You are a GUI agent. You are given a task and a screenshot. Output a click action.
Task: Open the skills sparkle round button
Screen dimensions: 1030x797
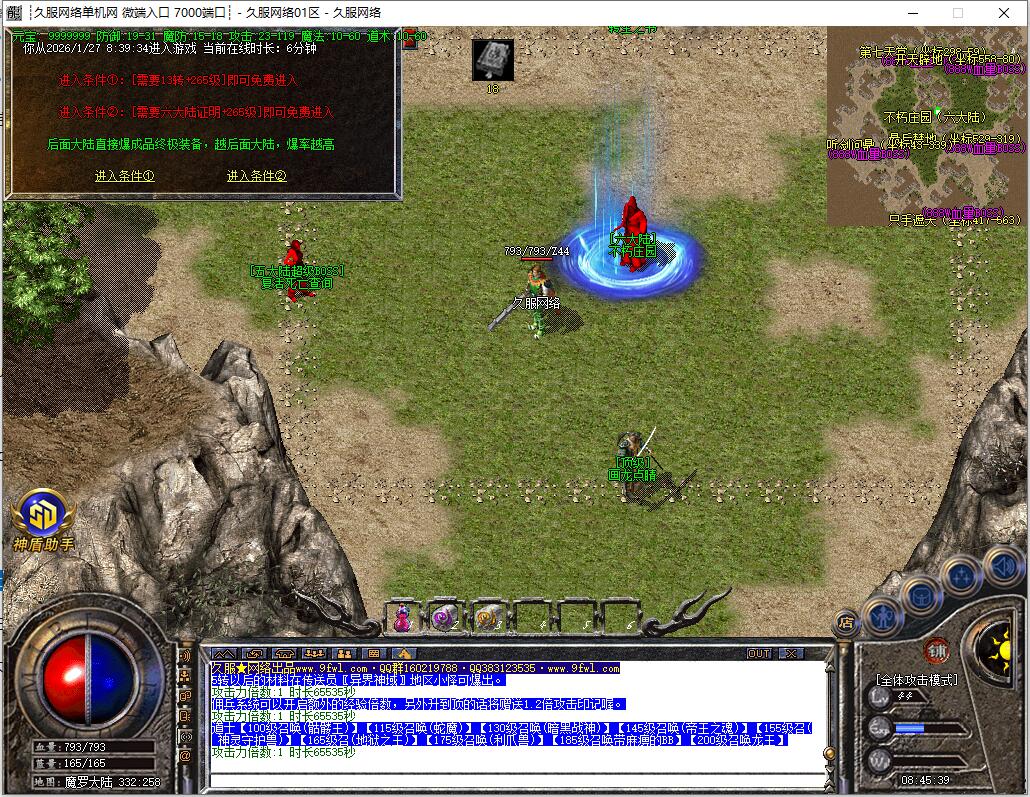click(961, 576)
